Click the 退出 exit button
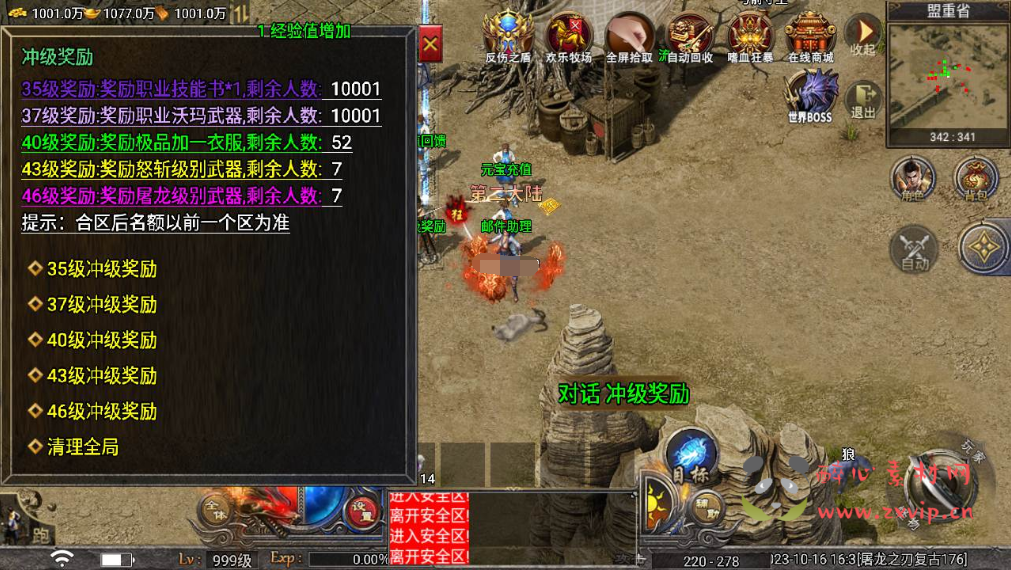The image size is (1011, 570). click(x=862, y=100)
